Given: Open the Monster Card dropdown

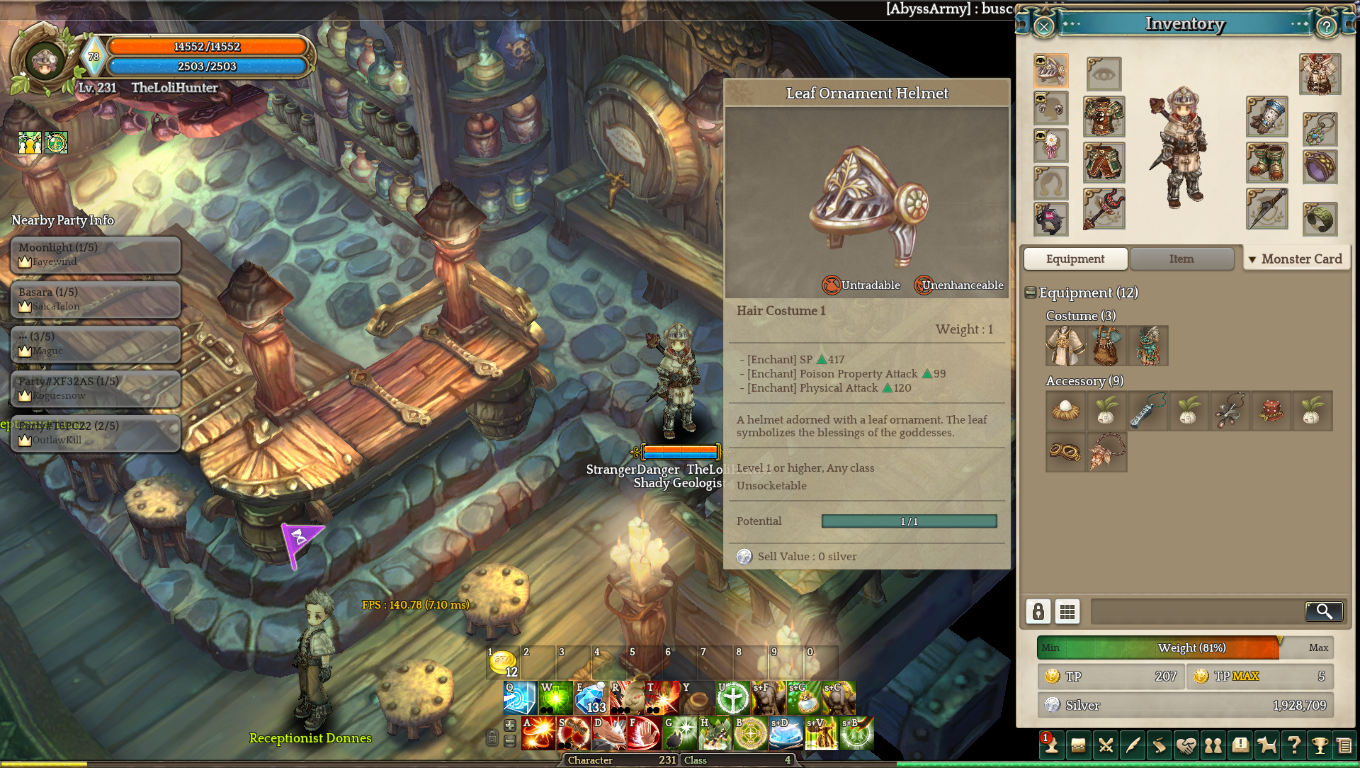Looking at the screenshot, I should (1295, 259).
